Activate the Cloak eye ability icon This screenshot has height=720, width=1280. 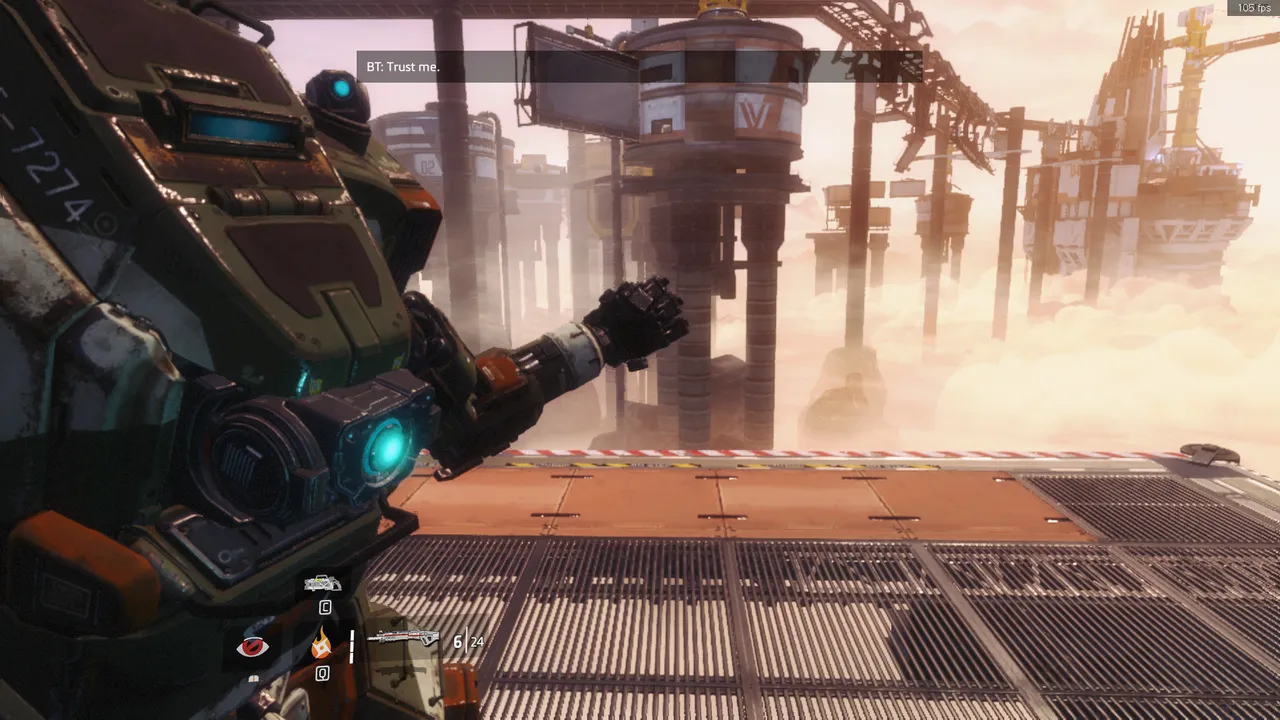pos(252,647)
